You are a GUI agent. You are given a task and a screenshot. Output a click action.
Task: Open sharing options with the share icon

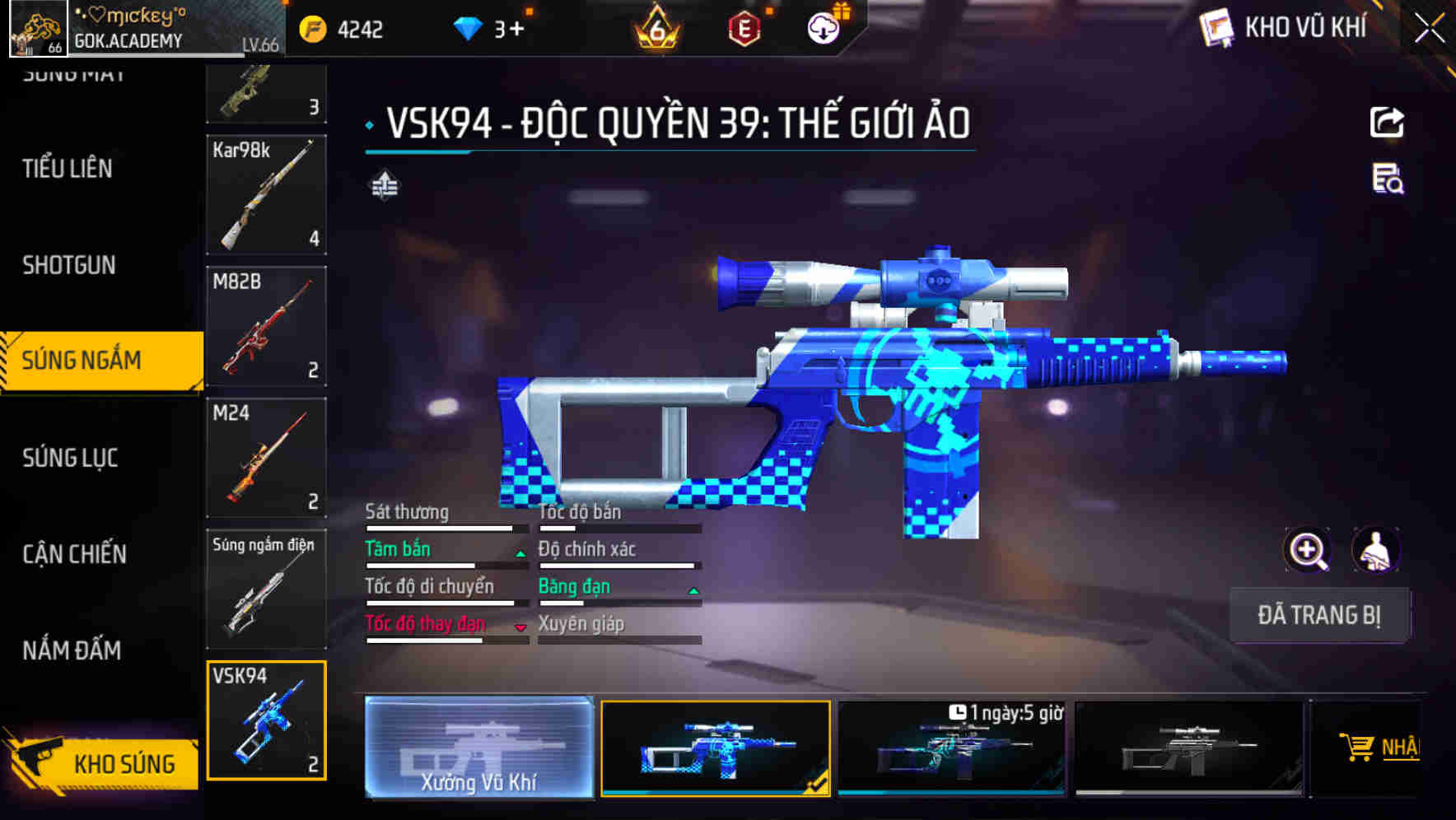pos(1386,122)
